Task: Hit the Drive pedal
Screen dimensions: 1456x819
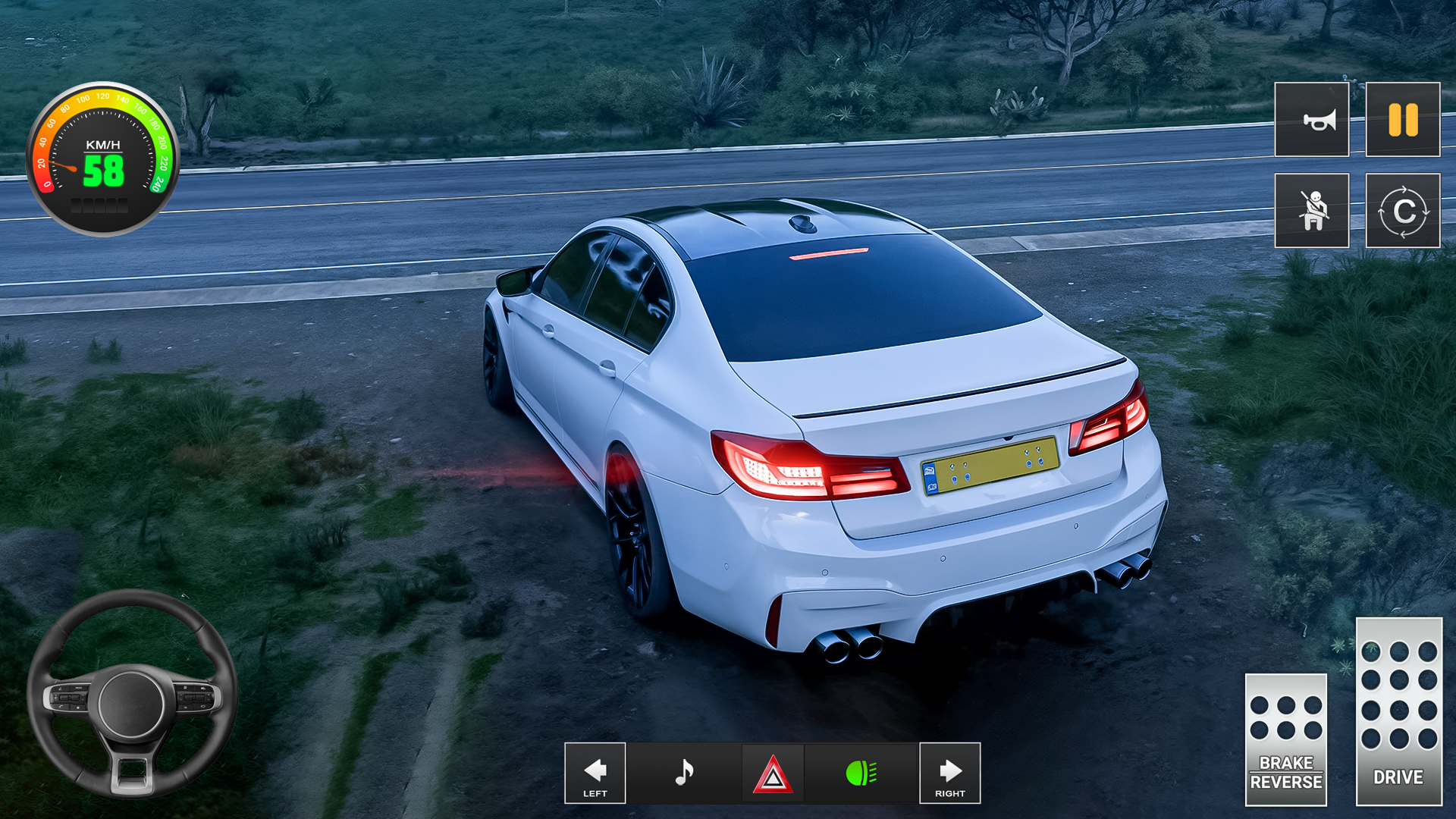Action: point(1398,711)
